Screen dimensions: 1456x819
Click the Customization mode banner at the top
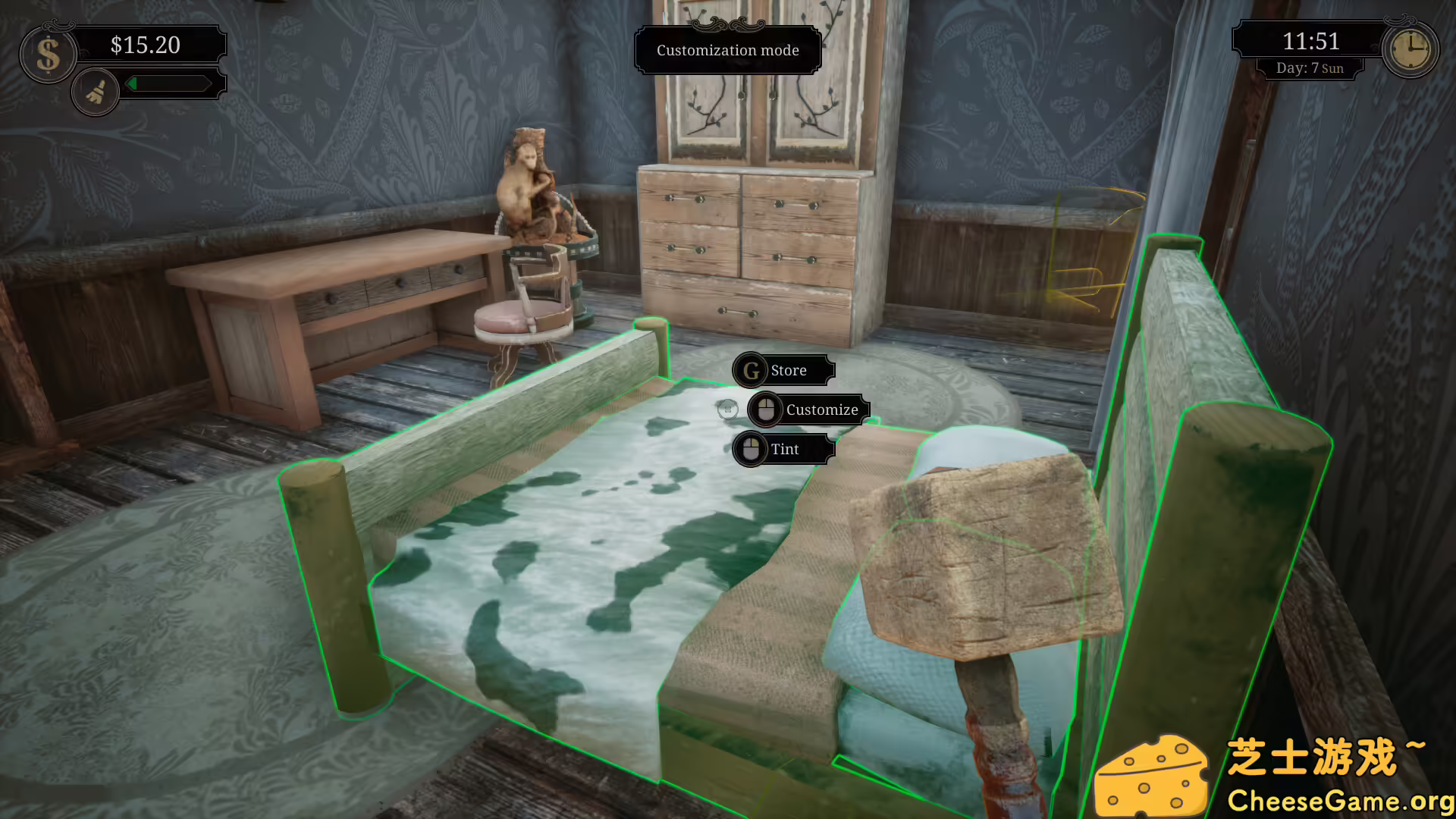click(x=727, y=51)
